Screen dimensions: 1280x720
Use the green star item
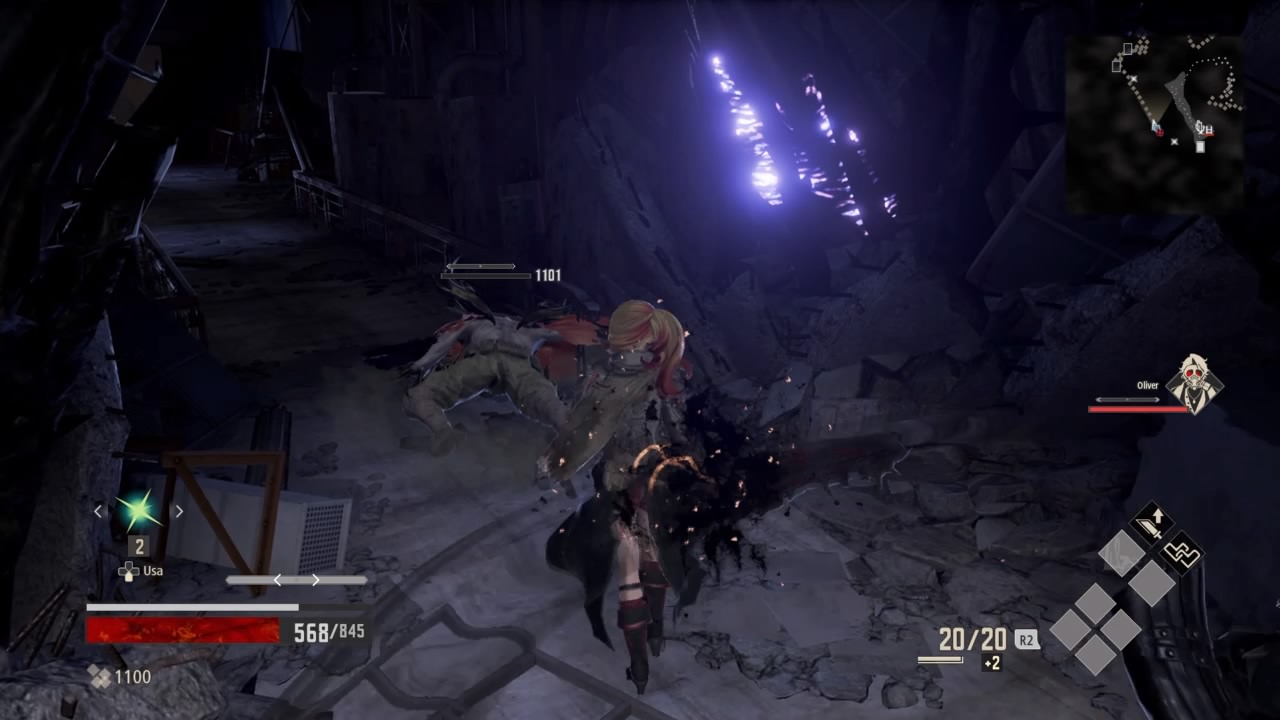pos(138,511)
